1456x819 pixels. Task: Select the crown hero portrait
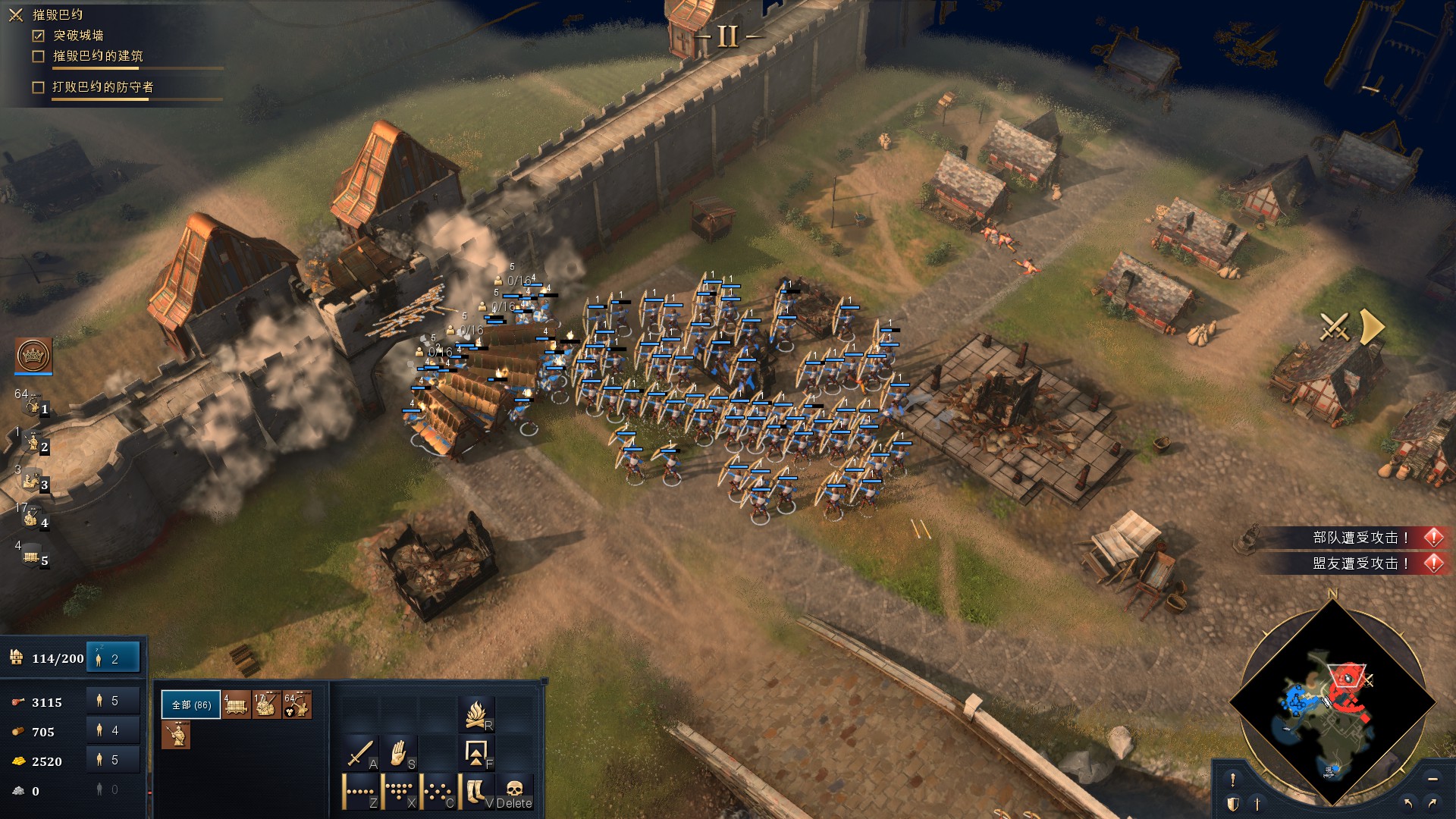(x=33, y=355)
